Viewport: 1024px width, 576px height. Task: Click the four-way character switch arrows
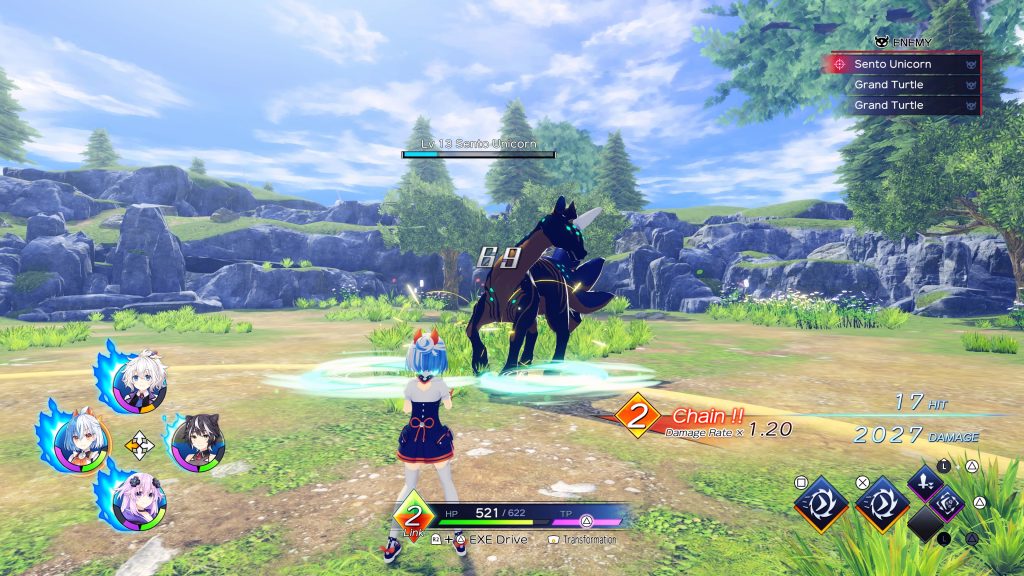point(138,443)
